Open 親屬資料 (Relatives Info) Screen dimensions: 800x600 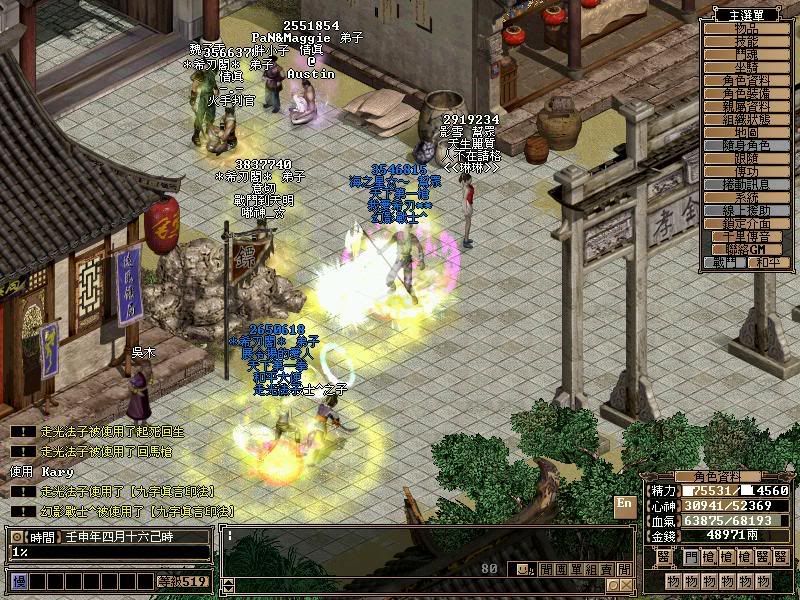click(x=747, y=106)
